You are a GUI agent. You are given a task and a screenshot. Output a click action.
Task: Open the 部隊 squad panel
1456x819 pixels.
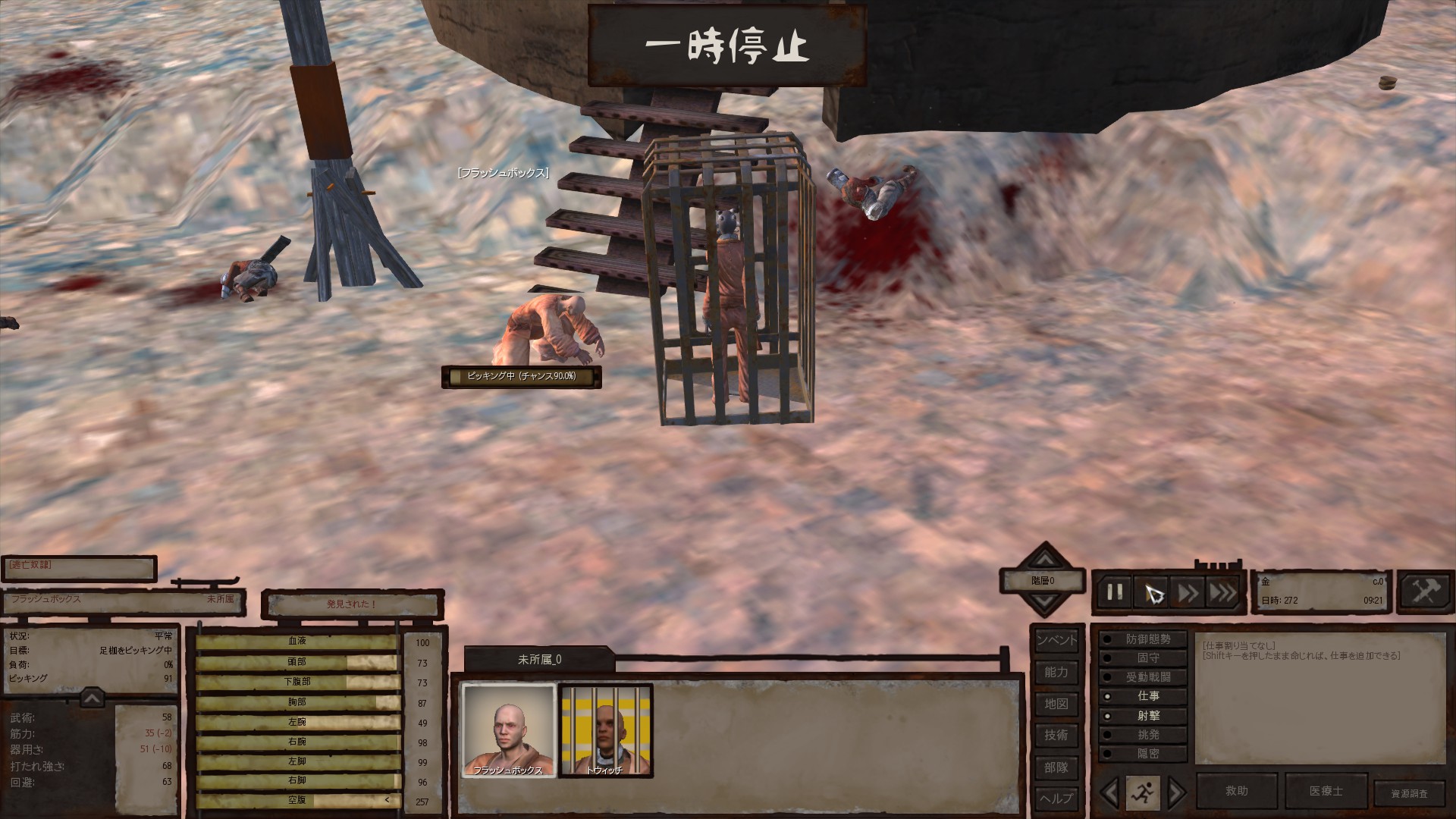pos(1056,767)
